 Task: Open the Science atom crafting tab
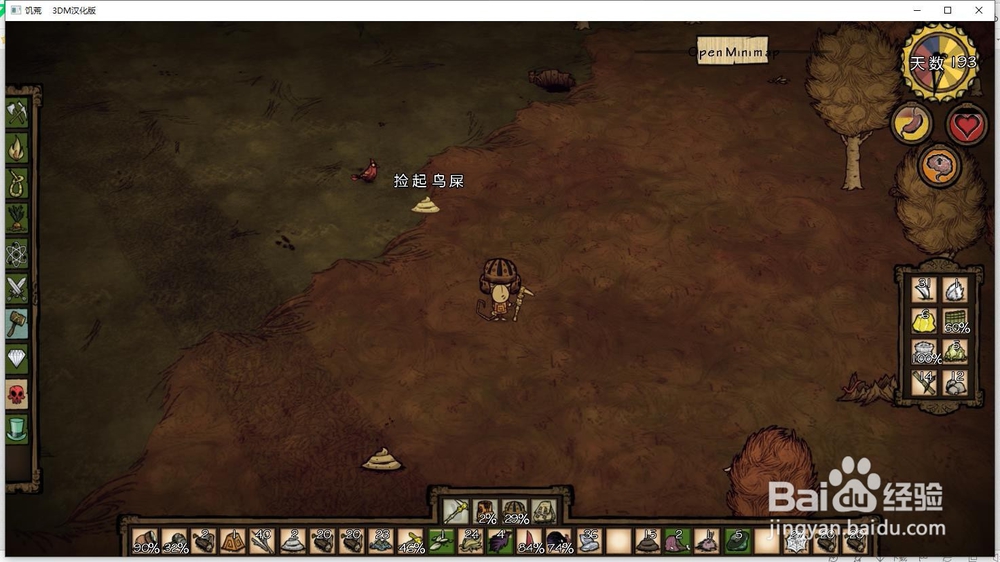click(17, 253)
